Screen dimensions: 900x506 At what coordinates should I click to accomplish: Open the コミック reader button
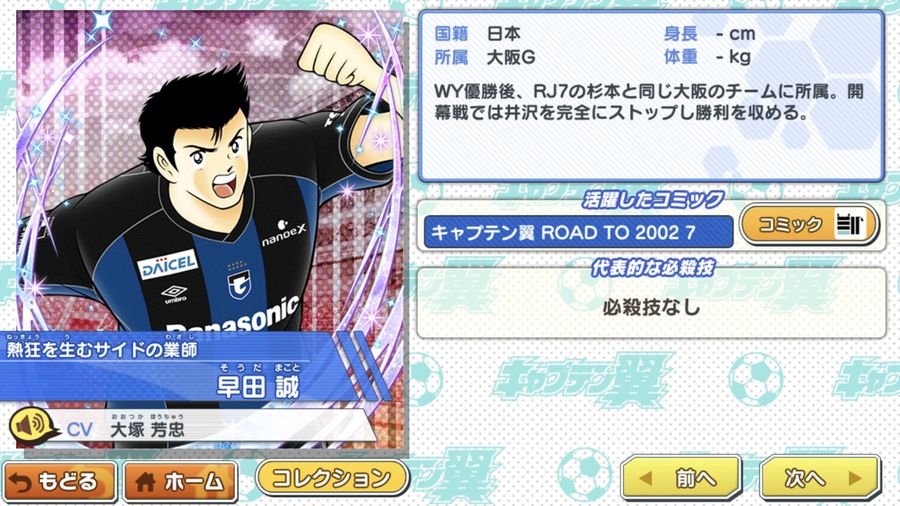click(807, 225)
